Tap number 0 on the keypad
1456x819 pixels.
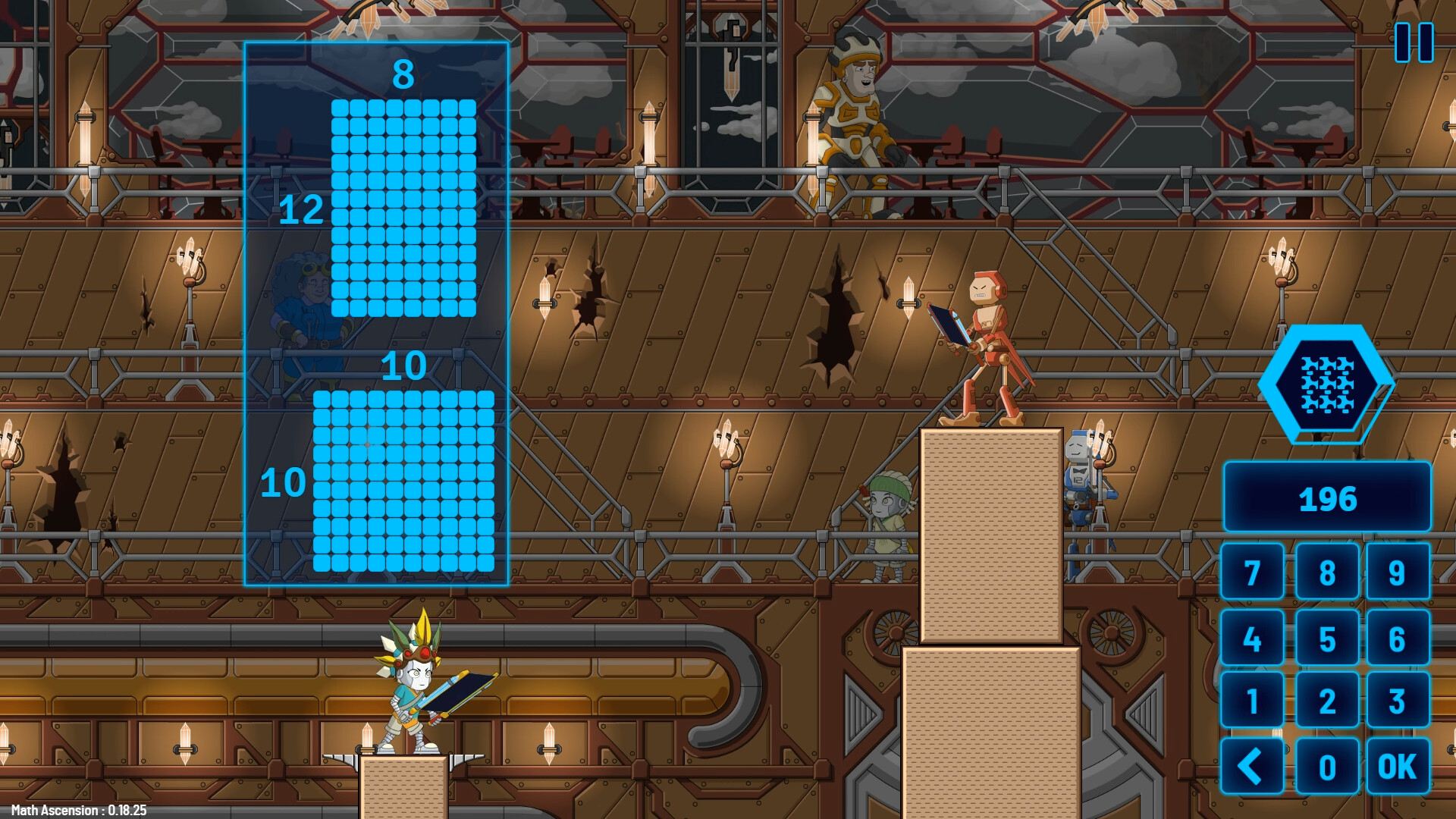click(1327, 766)
